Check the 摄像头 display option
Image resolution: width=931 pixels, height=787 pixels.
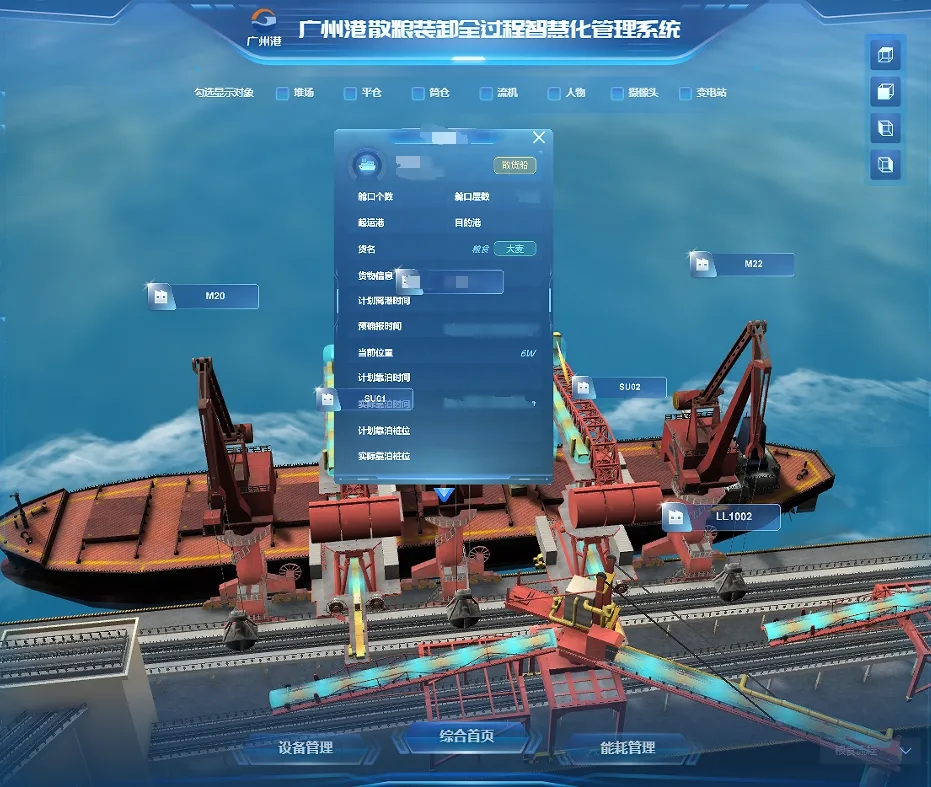pyautogui.click(x=619, y=93)
